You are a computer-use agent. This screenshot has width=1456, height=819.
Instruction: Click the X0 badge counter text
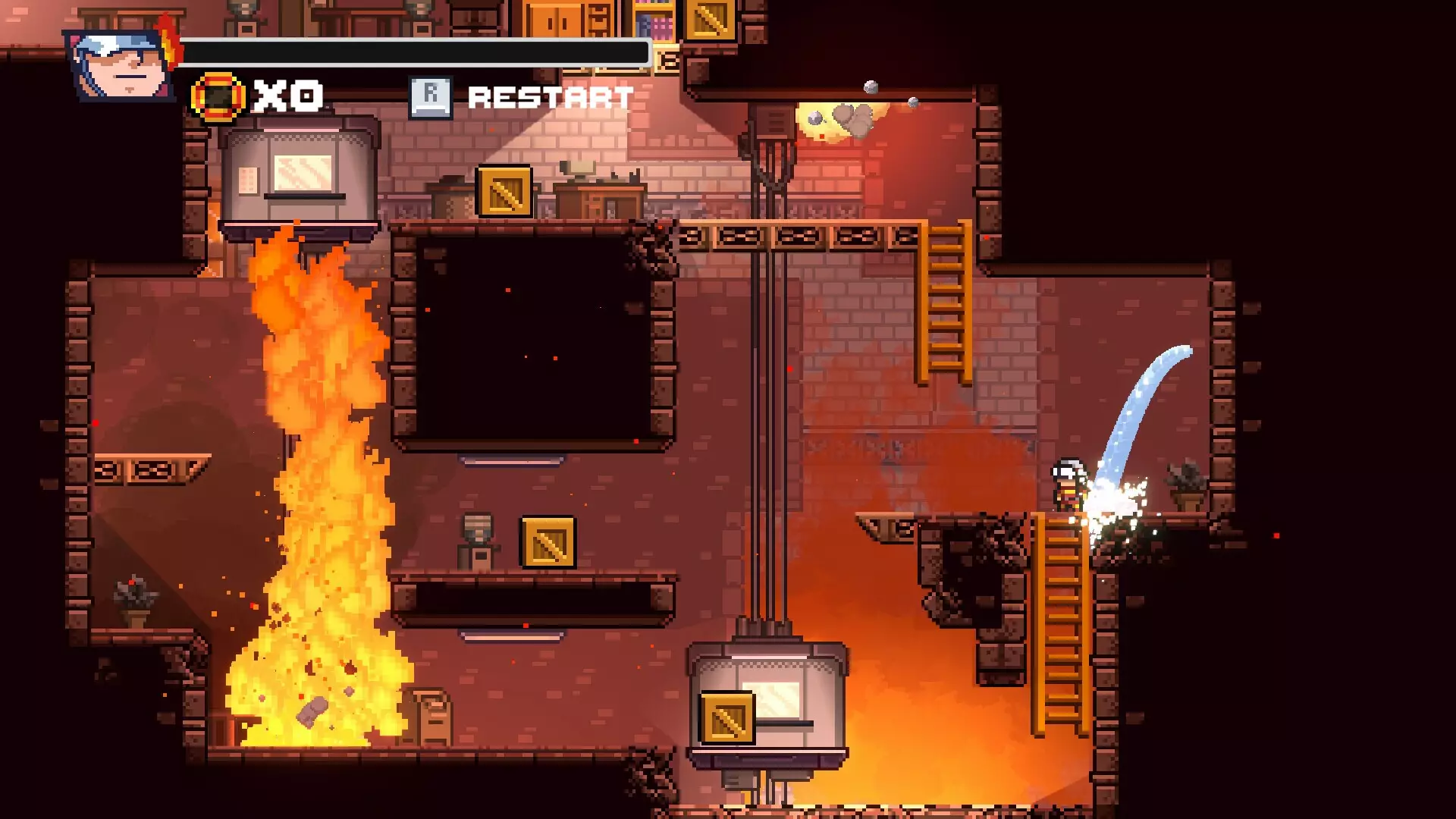coord(287,96)
